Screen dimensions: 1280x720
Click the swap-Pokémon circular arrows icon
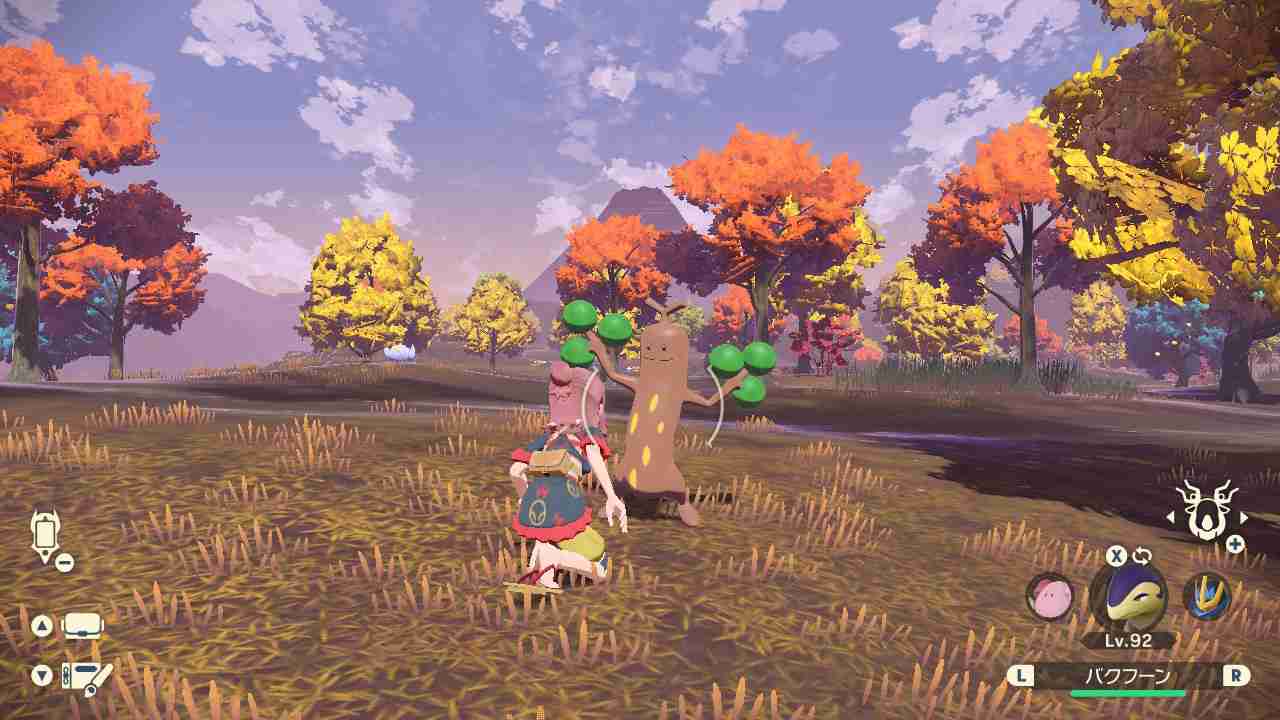coord(1140,555)
